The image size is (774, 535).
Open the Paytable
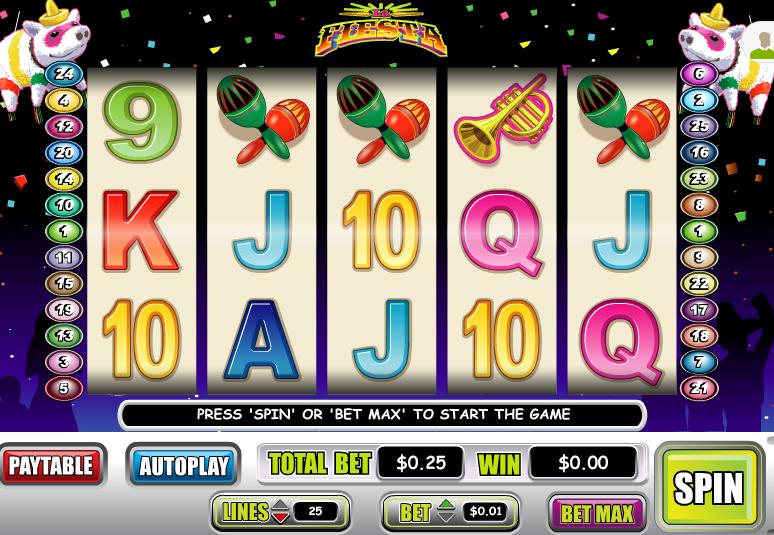(52, 465)
